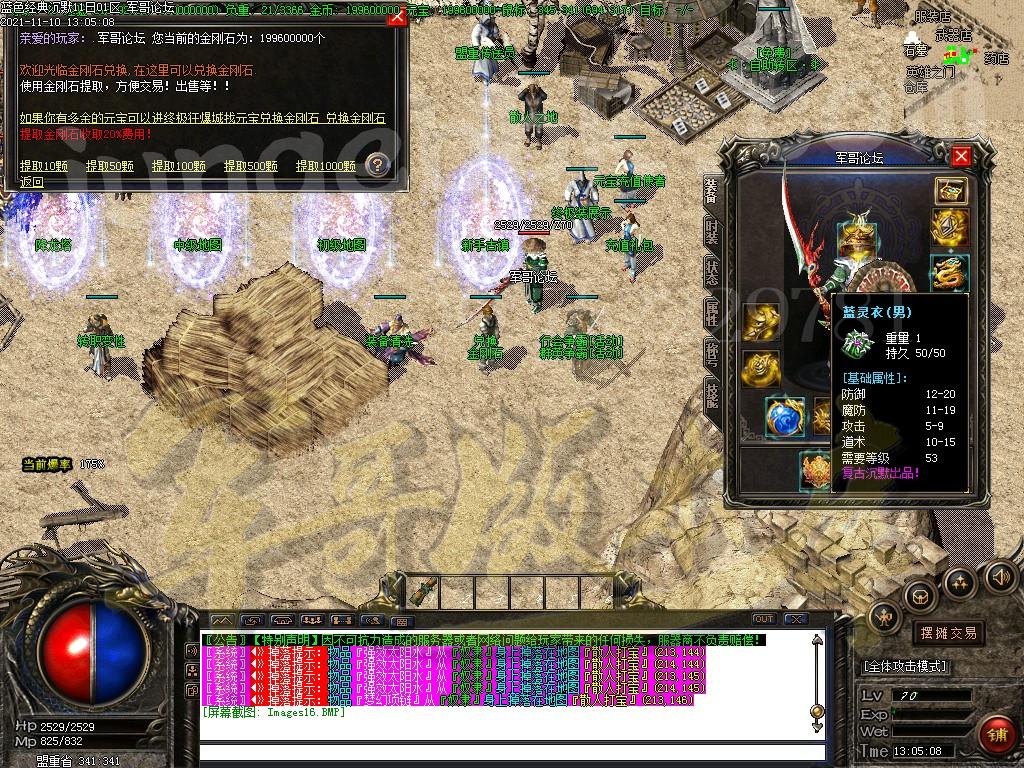Screen dimensions: 1024x768
Task: Withdraw 1000 diamonds via 提取1000颗
Action: pos(326,166)
